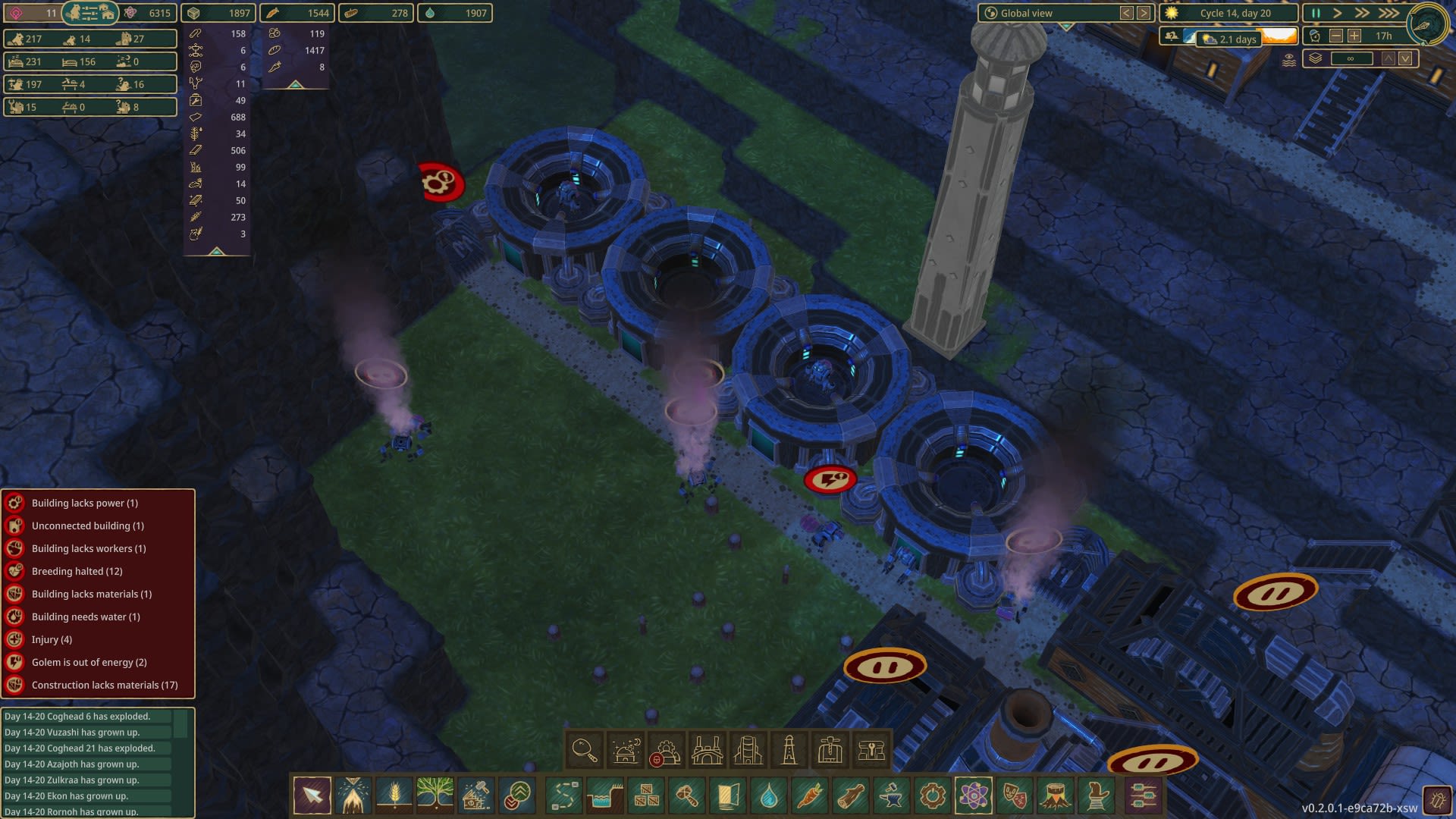Select the atom science building category
This screenshot has height=819, width=1456.
(974, 795)
